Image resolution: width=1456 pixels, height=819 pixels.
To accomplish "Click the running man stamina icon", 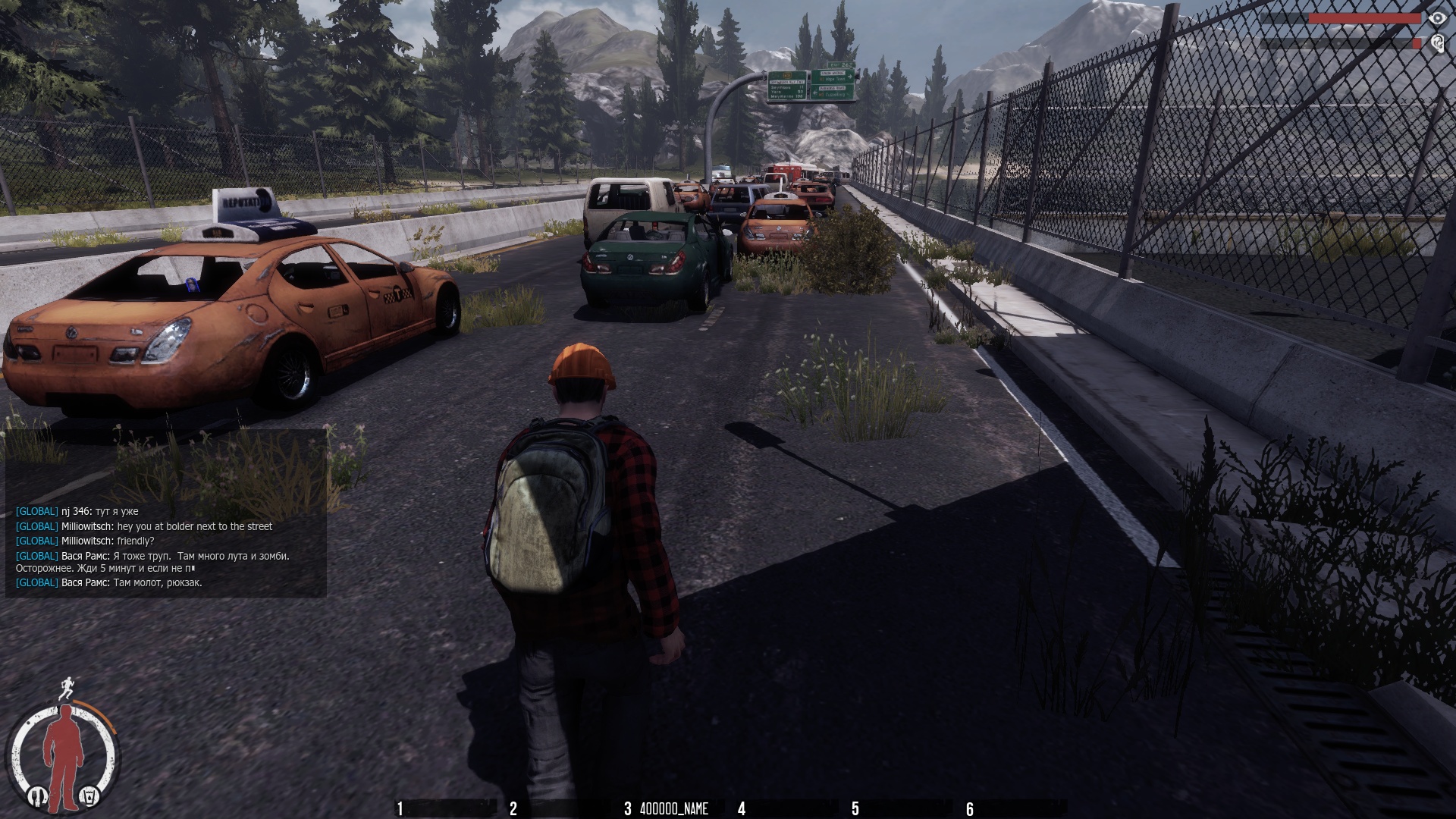I will coord(68,688).
